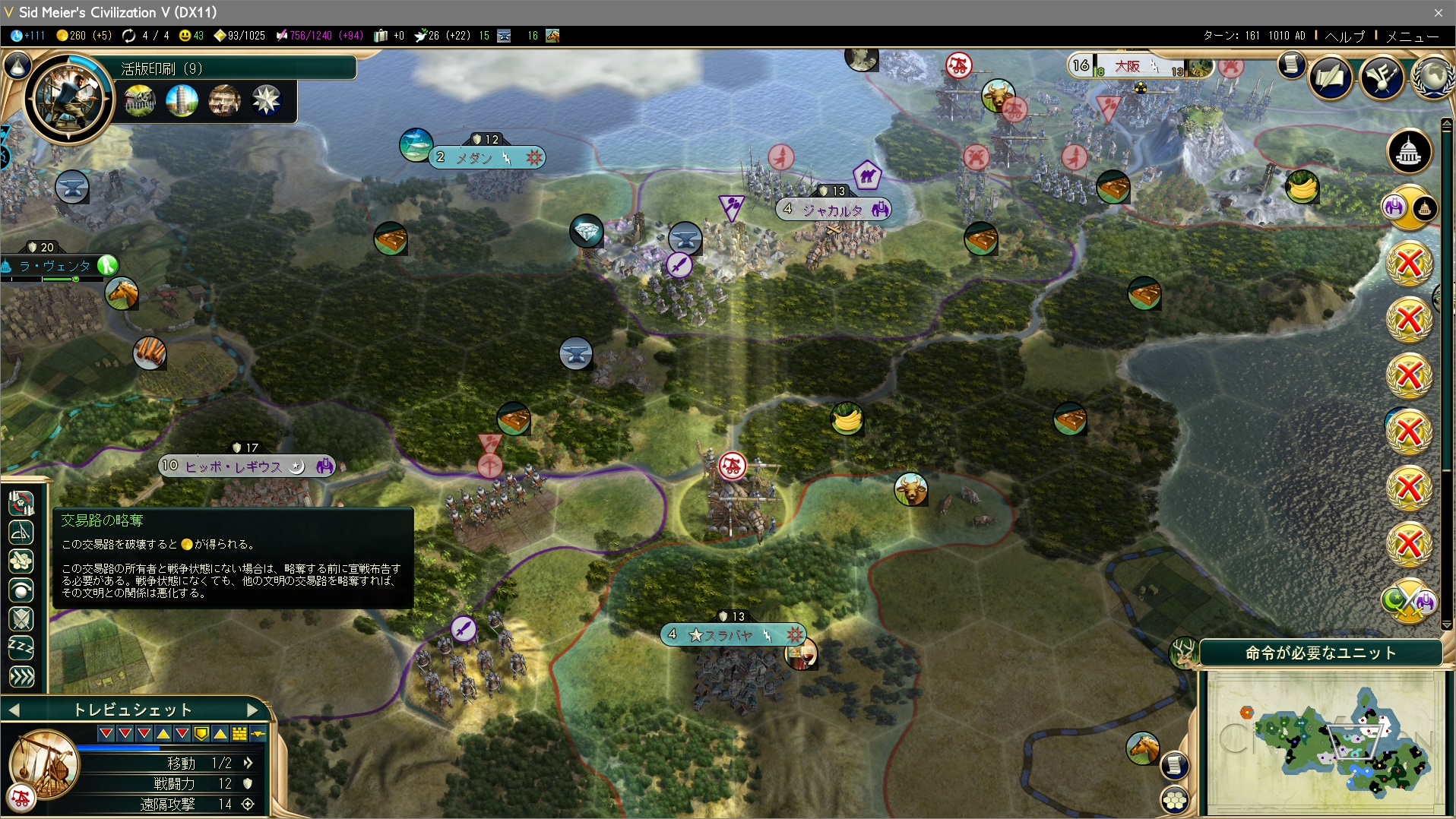The image size is (1456, 819).
Task: Open the ヘルプ (Civilopedia) link
Action: coord(1345,36)
